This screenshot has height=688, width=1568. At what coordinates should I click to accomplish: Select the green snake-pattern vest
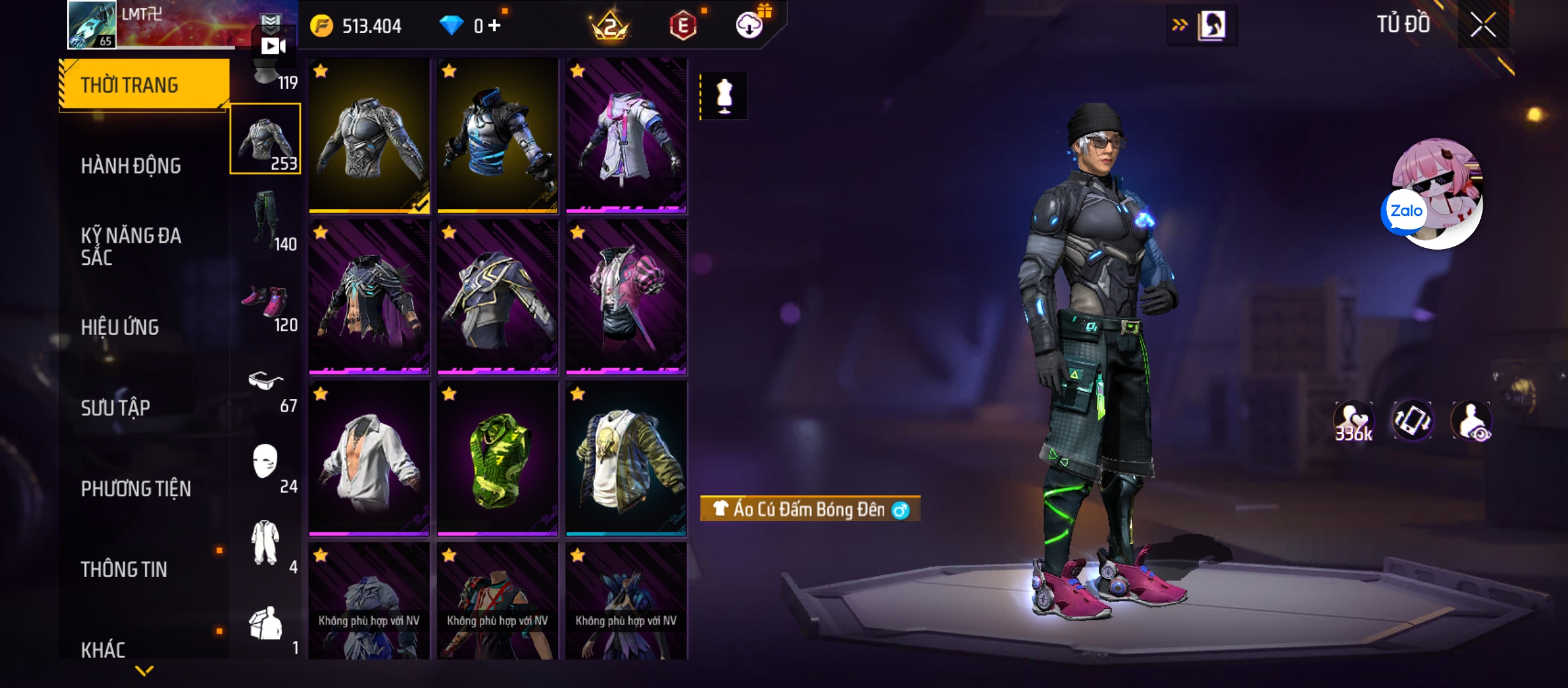click(x=497, y=459)
